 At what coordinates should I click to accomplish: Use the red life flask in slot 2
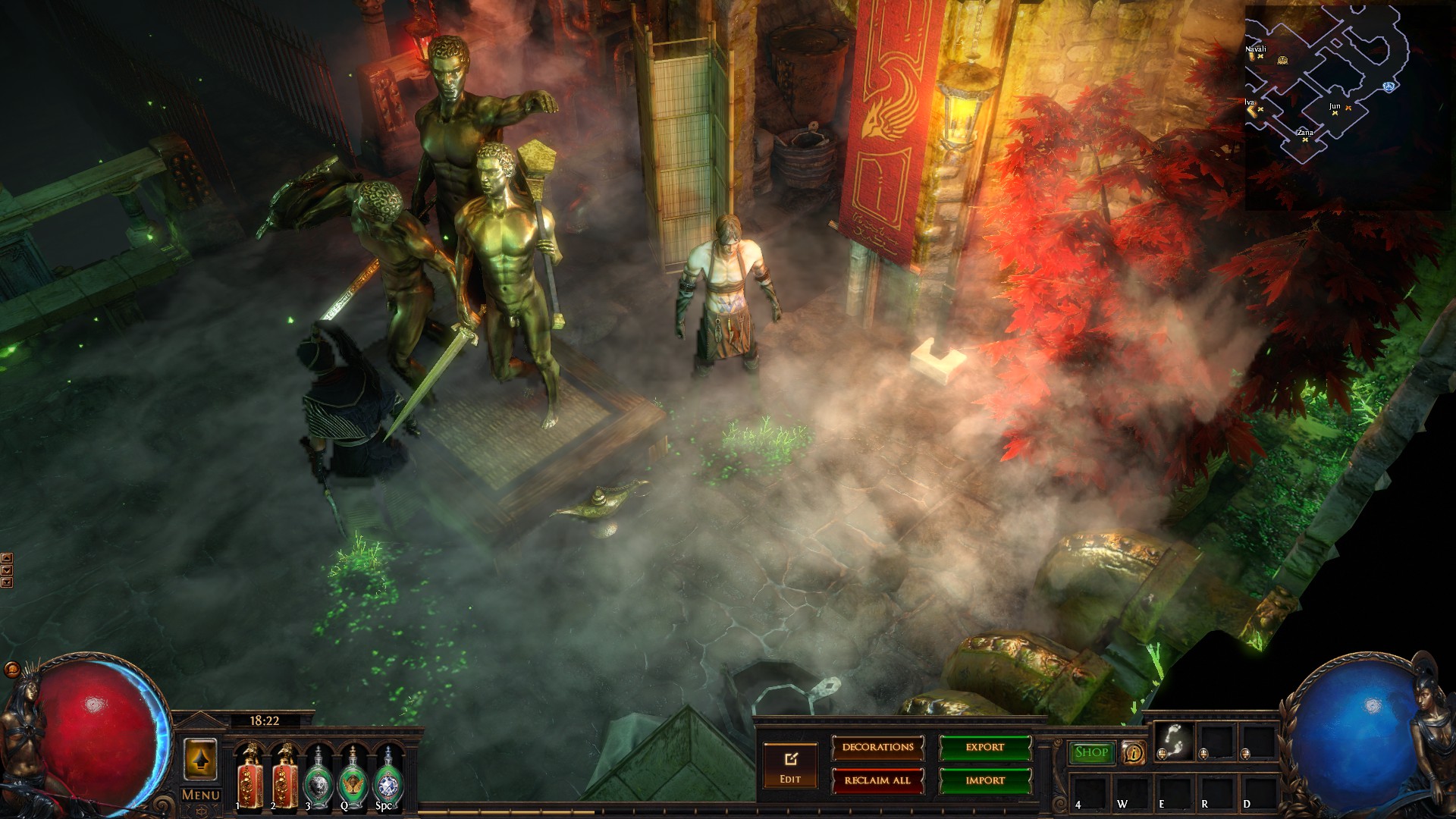click(x=285, y=773)
